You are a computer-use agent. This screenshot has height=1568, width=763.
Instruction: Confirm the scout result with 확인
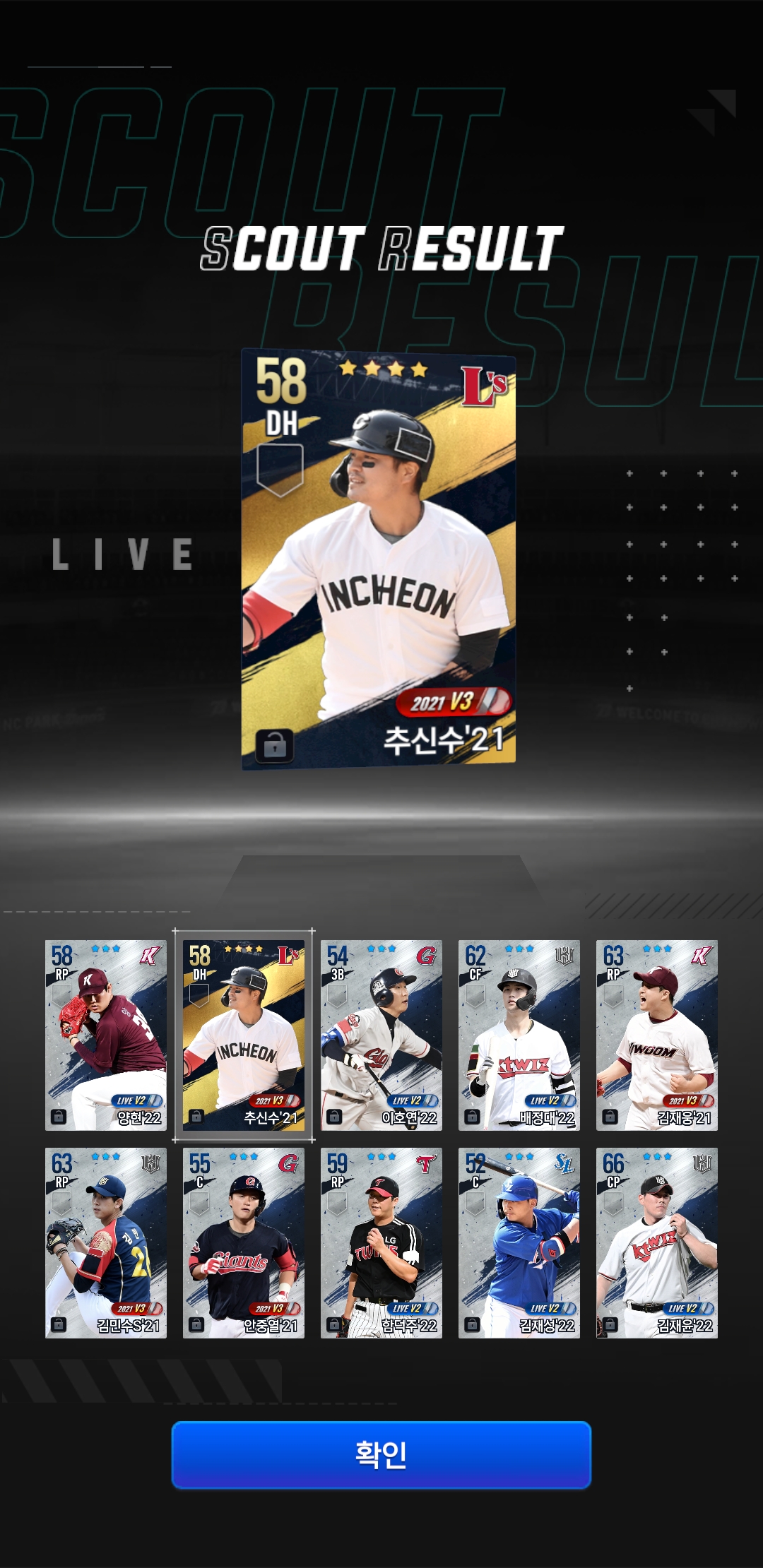[381, 1454]
